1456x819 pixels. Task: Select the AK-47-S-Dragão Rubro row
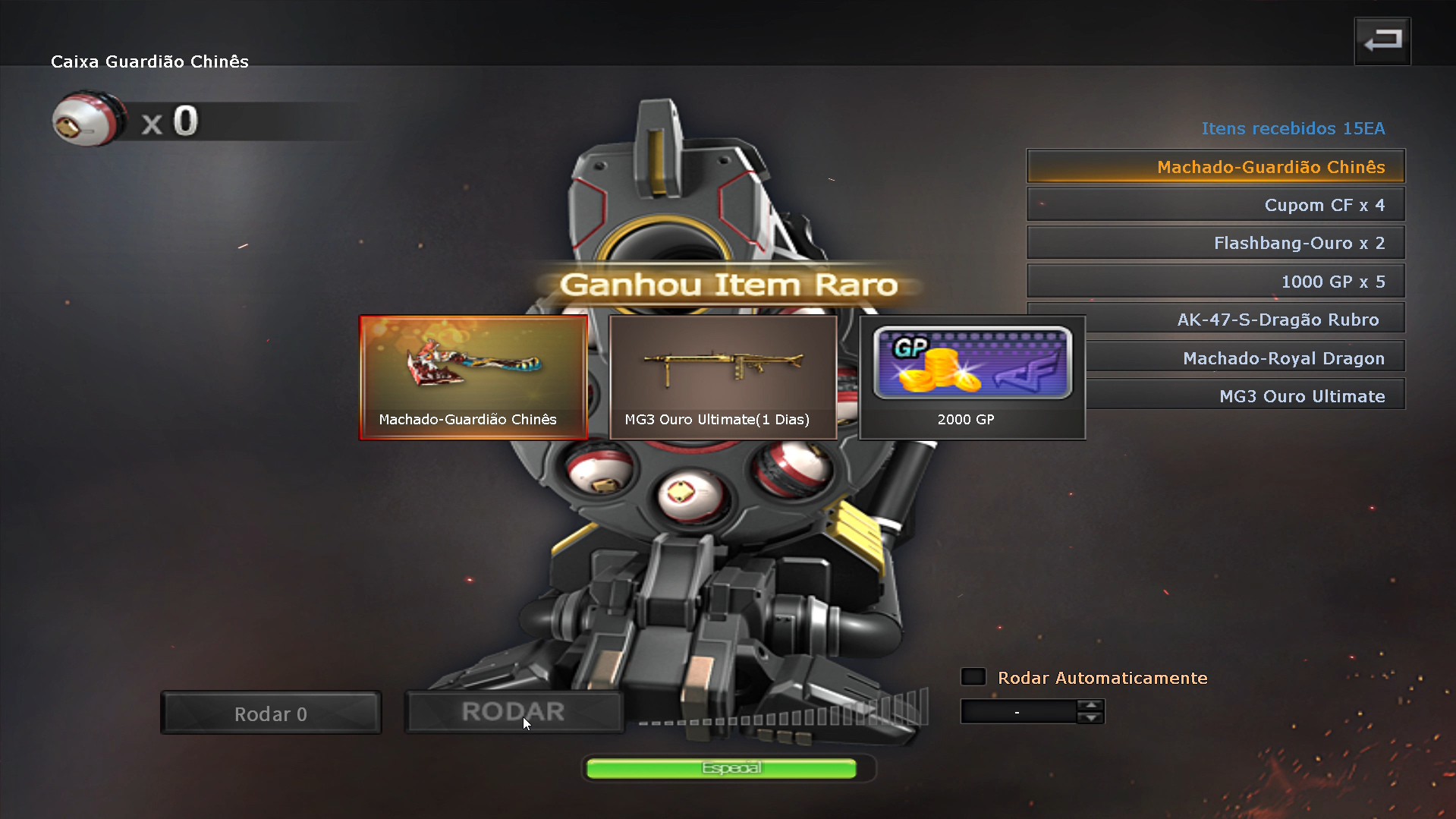pos(1244,320)
